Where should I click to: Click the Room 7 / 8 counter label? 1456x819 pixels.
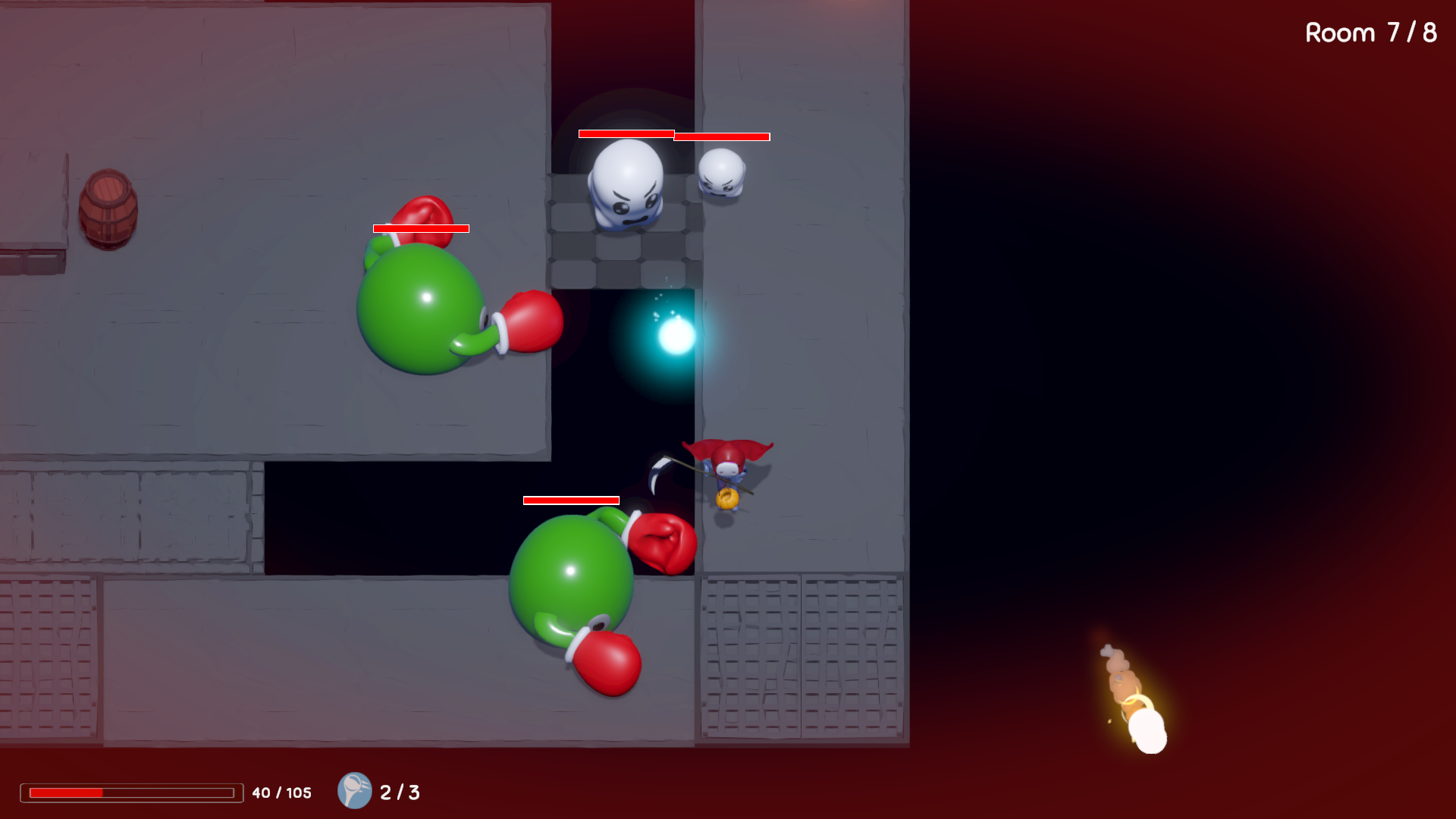[1370, 33]
